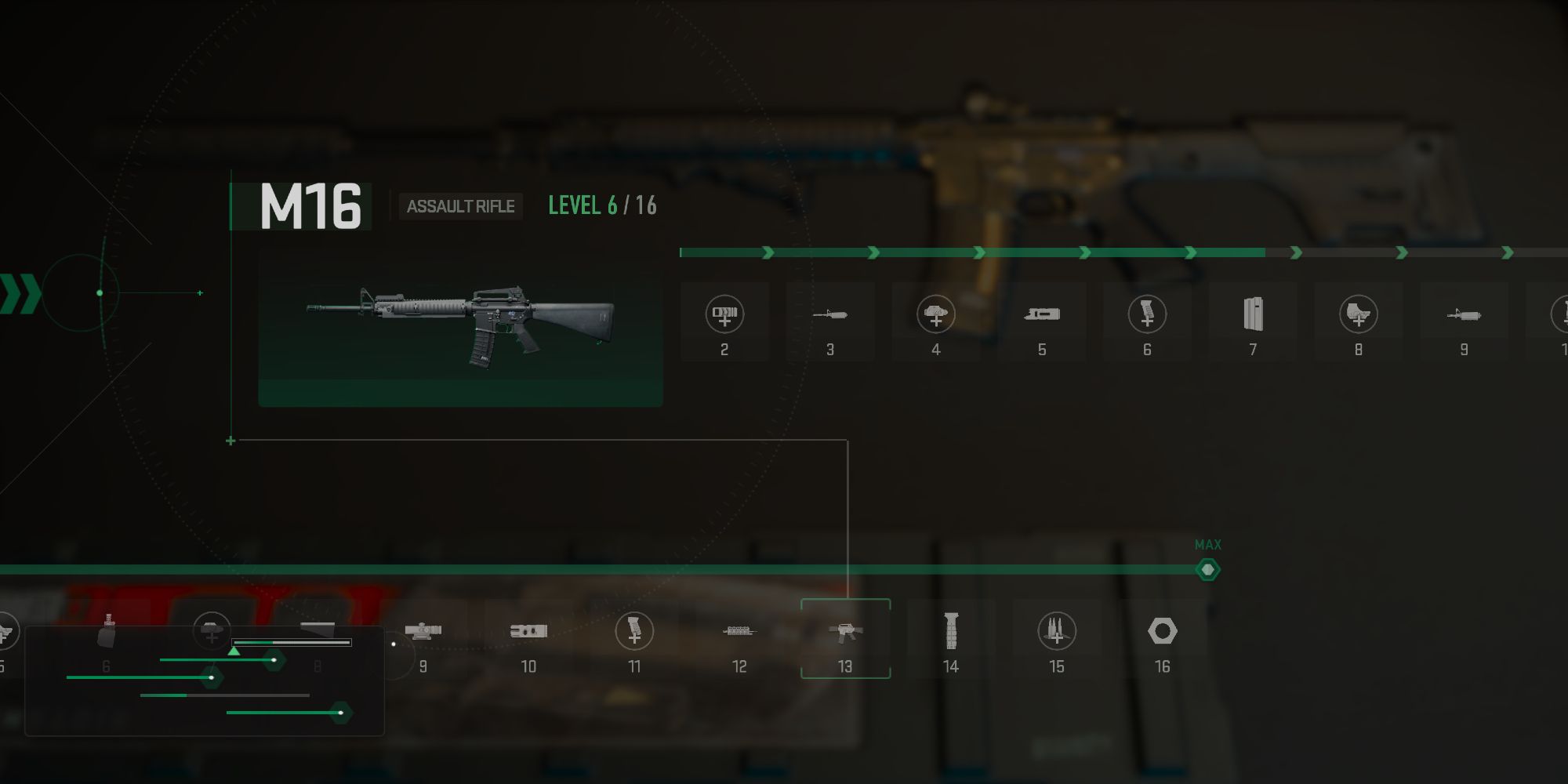Viewport: 1568px width, 784px height.
Task: Select the level 6 vertical grip unlock icon
Action: point(1146,314)
